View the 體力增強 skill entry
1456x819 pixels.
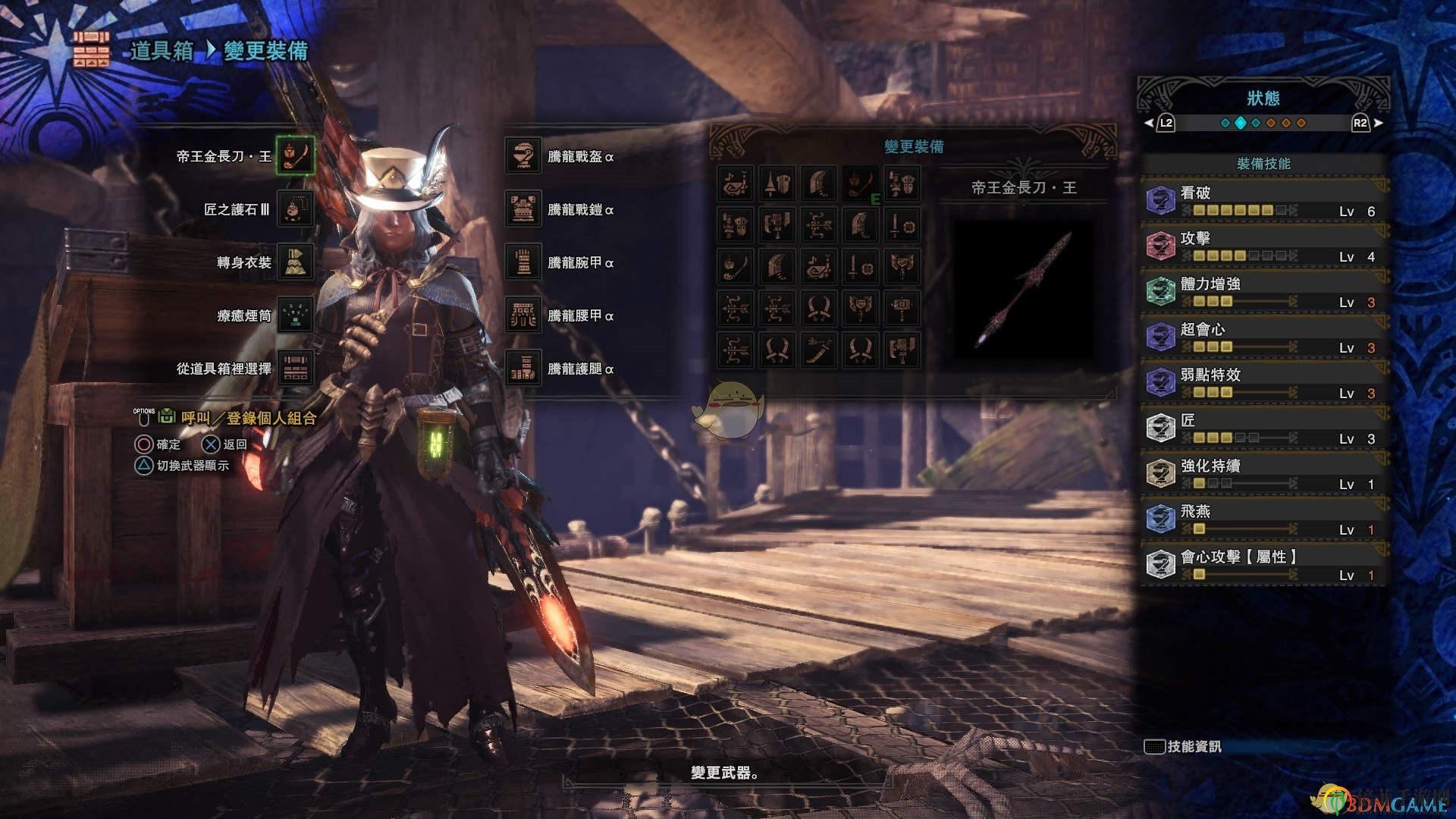tap(1263, 292)
